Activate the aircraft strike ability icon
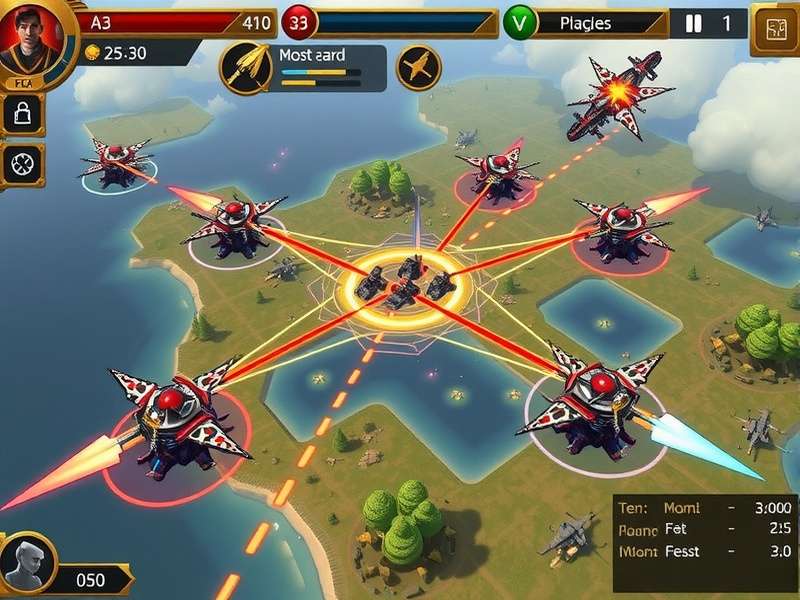 coord(419,68)
